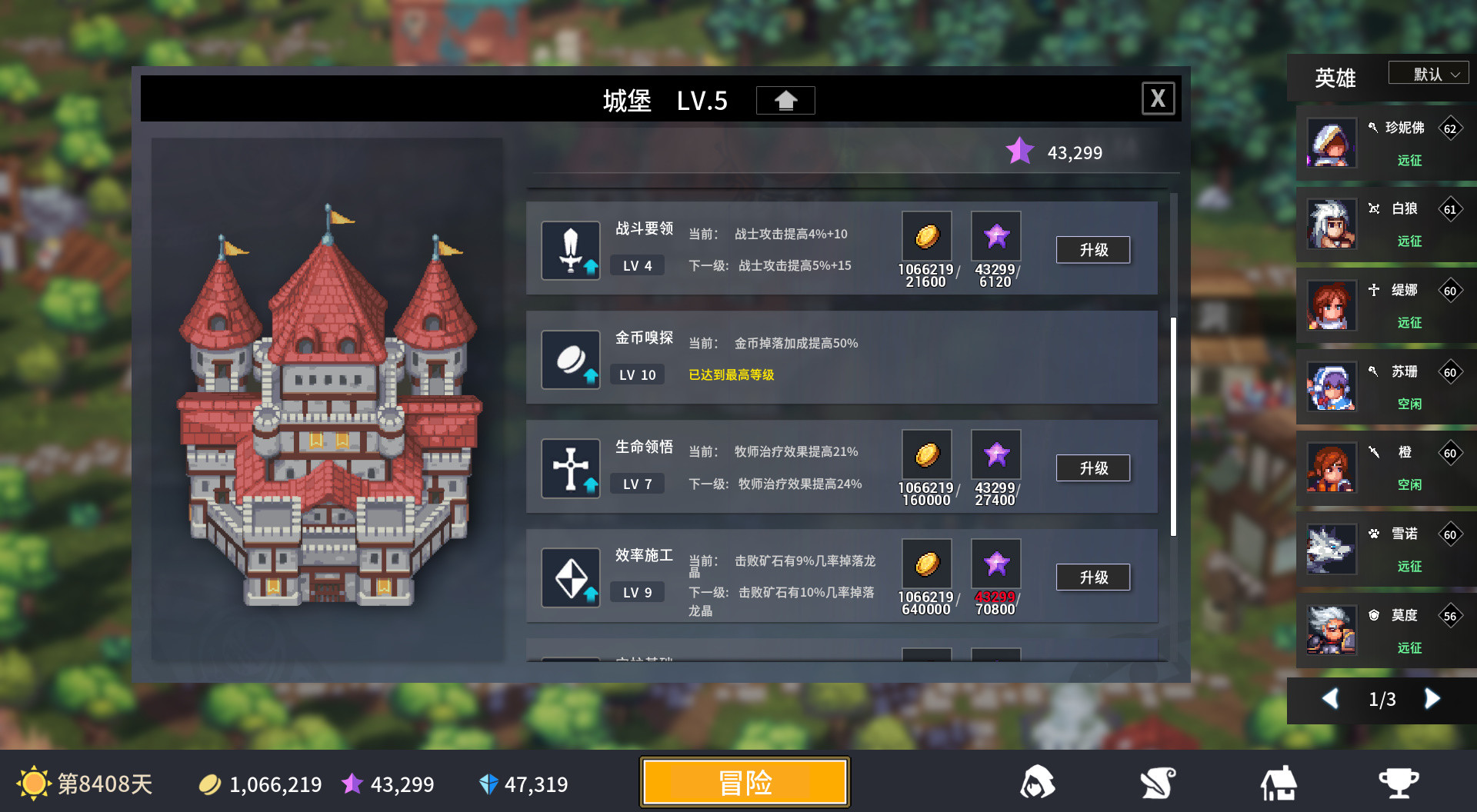This screenshot has width=1477, height=812.
Task: Go to next hero page with right arrow
Action: click(x=1432, y=699)
